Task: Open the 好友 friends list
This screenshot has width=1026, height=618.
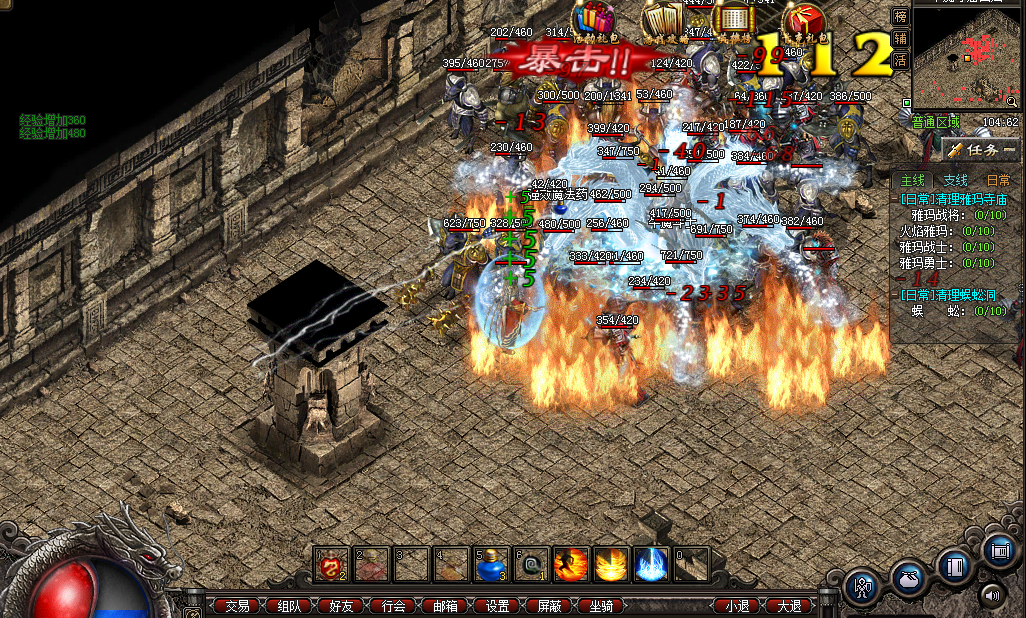Action: (341, 606)
